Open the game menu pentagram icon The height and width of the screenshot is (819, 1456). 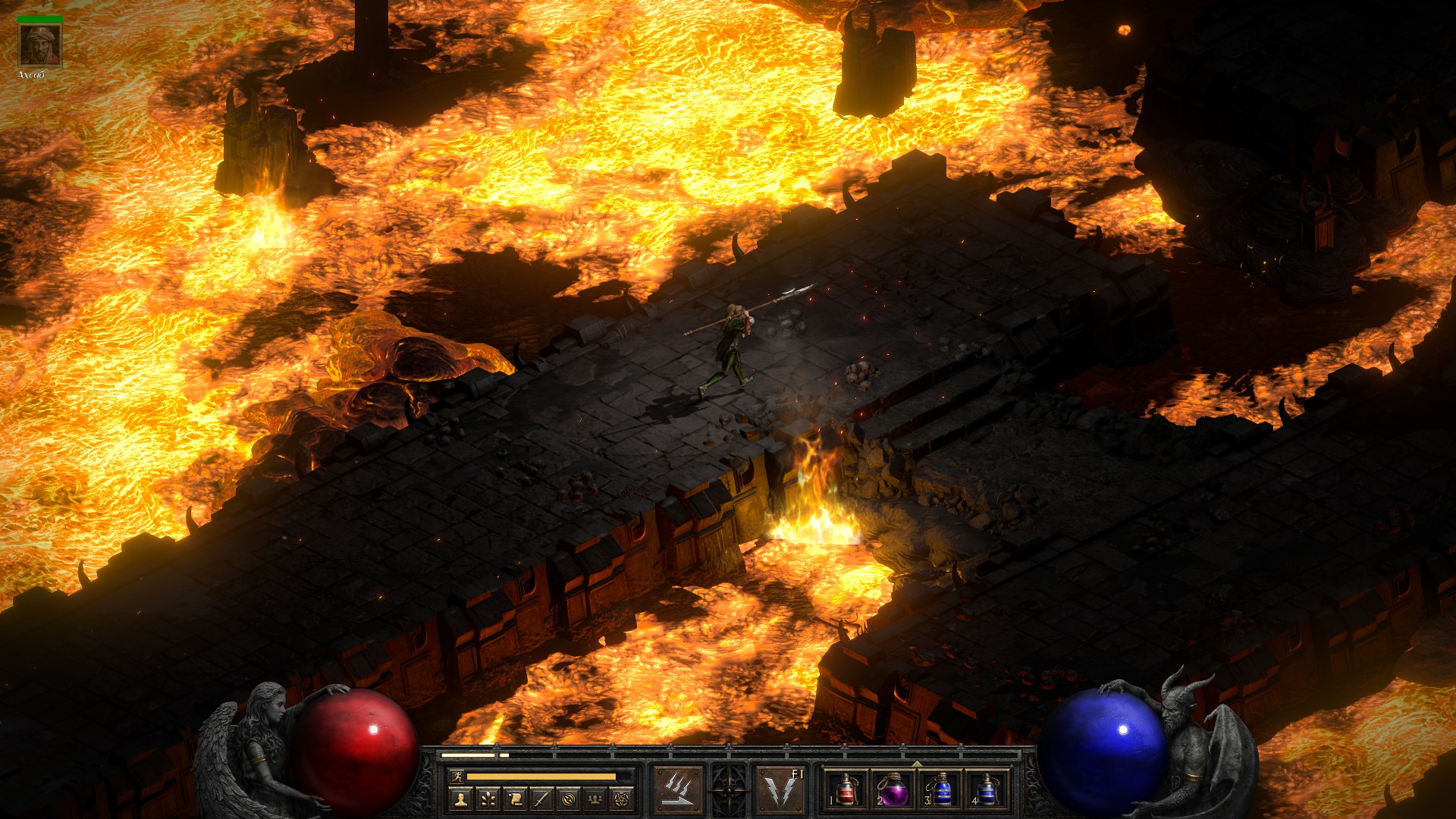pos(623,799)
